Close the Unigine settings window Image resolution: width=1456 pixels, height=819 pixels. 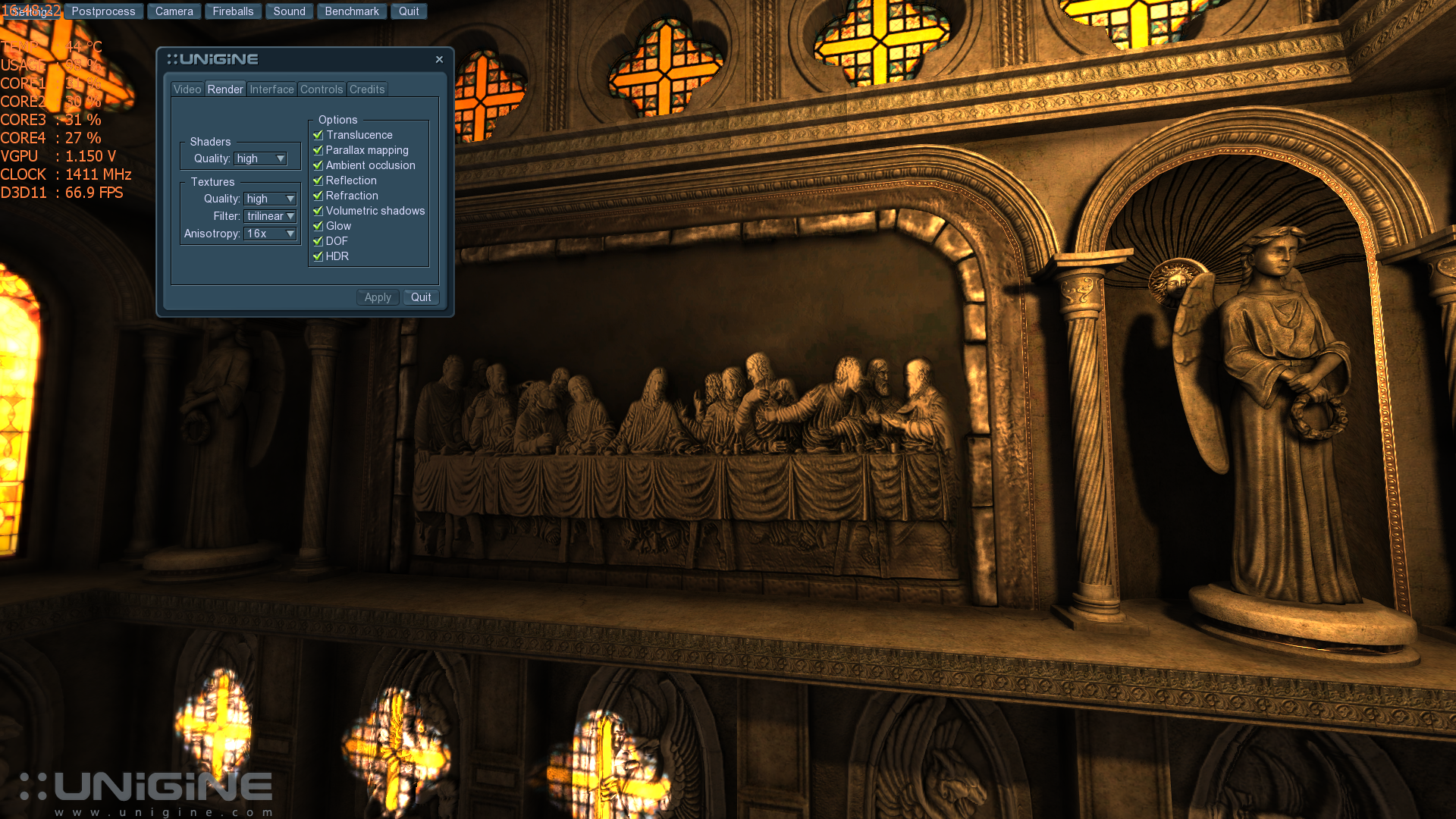coord(439,59)
